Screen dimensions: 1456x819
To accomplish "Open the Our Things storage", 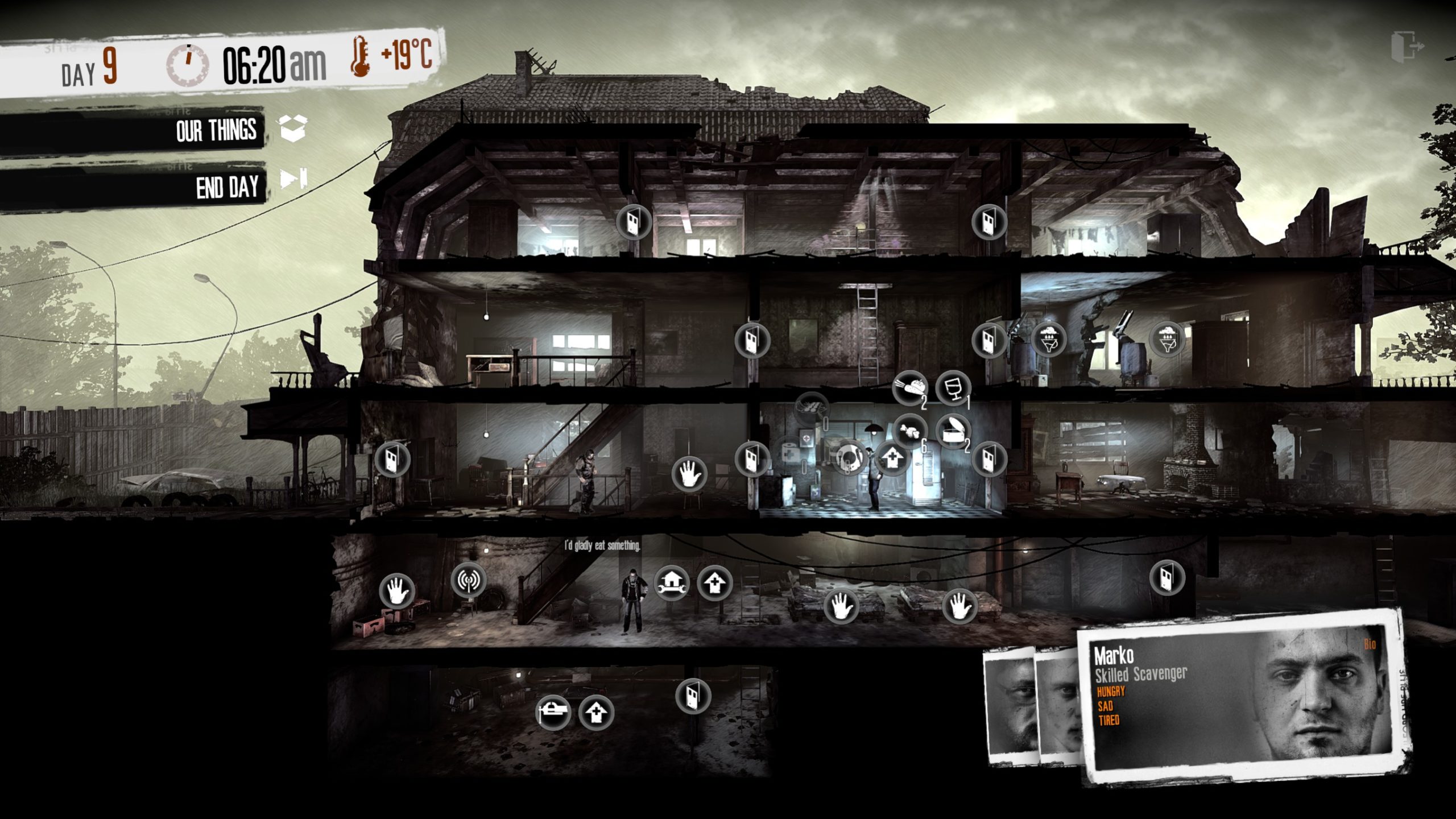I will 293,129.
